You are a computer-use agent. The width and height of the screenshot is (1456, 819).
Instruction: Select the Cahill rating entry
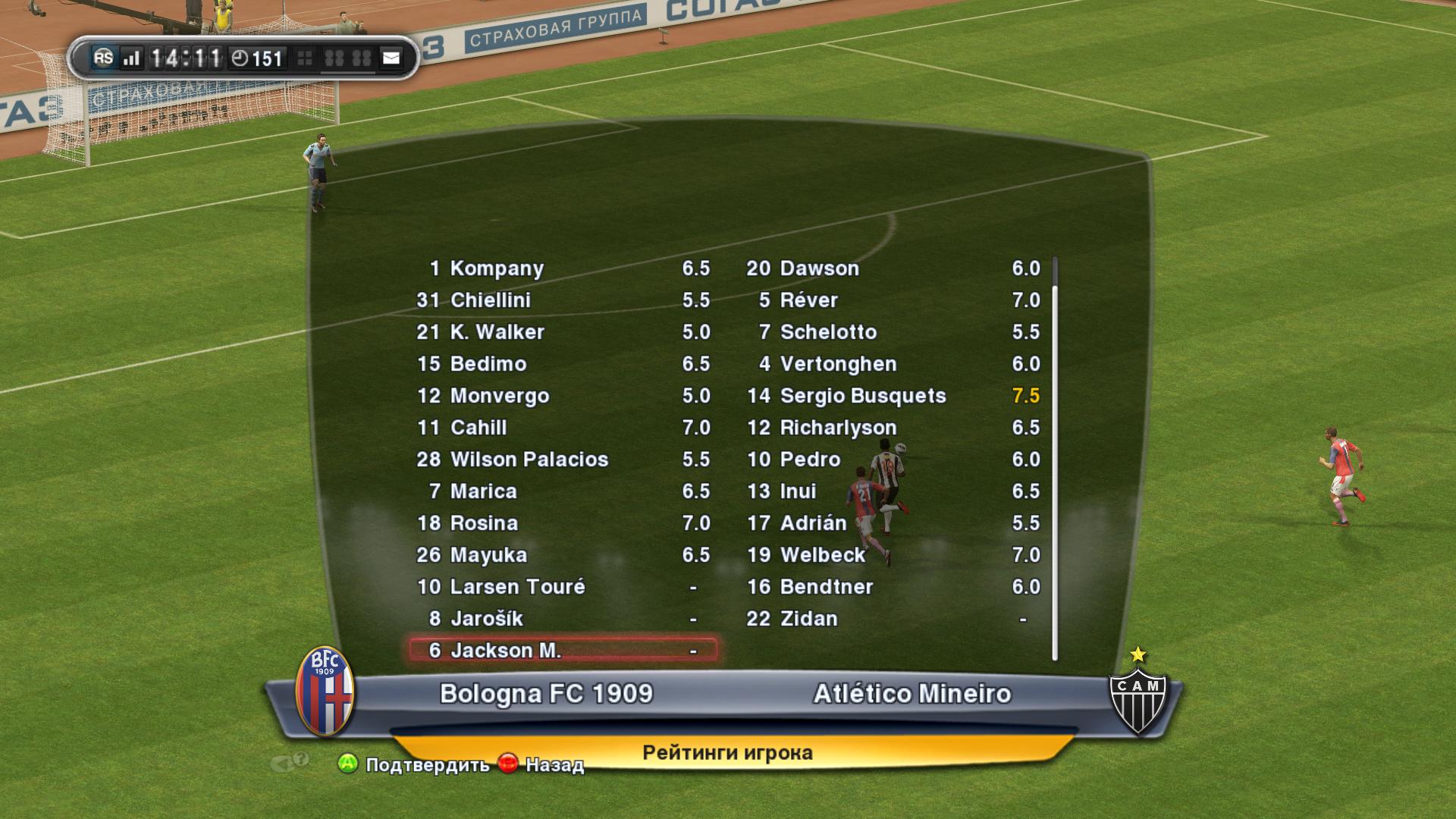pyautogui.click(x=562, y=428)
